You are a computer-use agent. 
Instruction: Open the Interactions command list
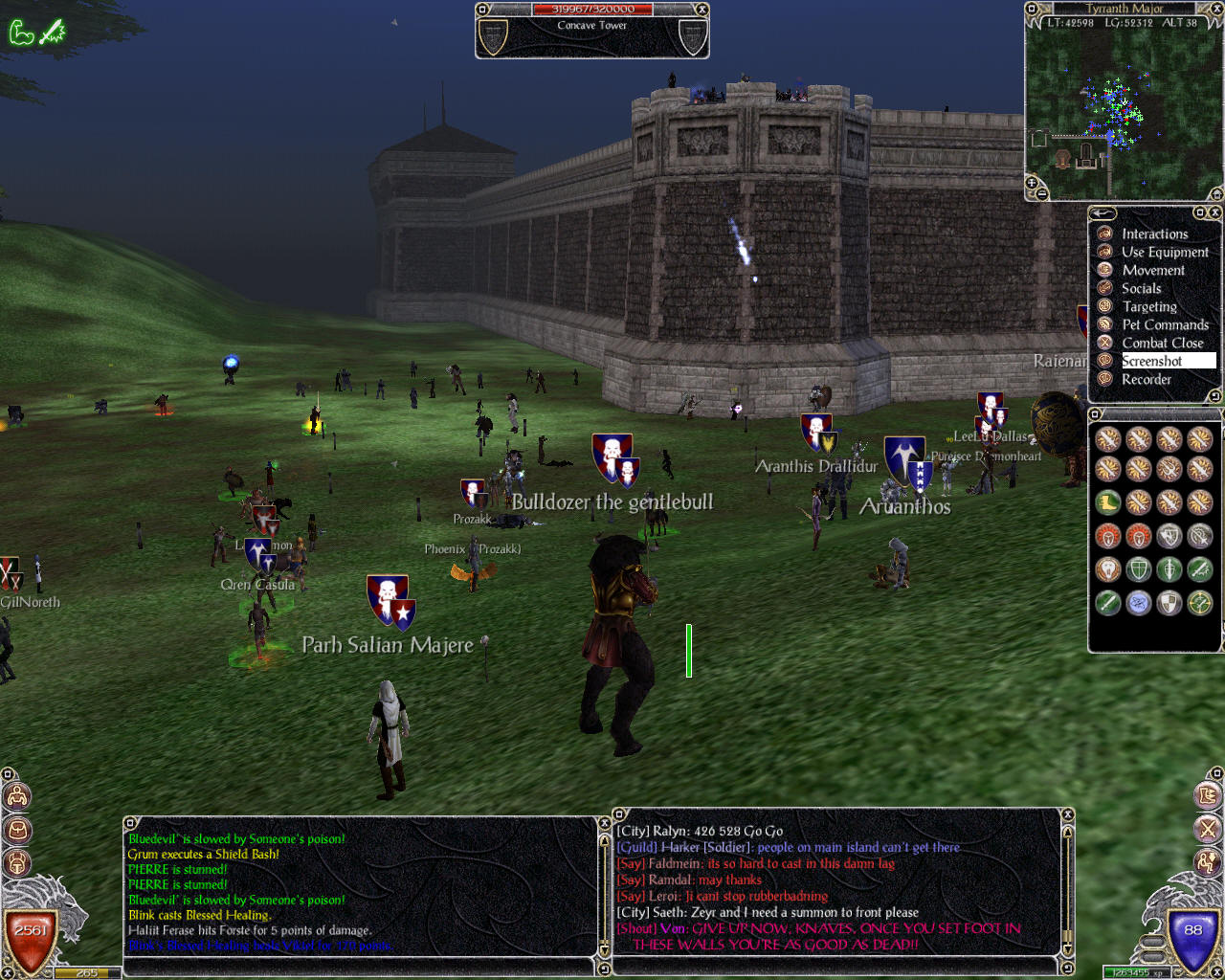pos(1154,234)
